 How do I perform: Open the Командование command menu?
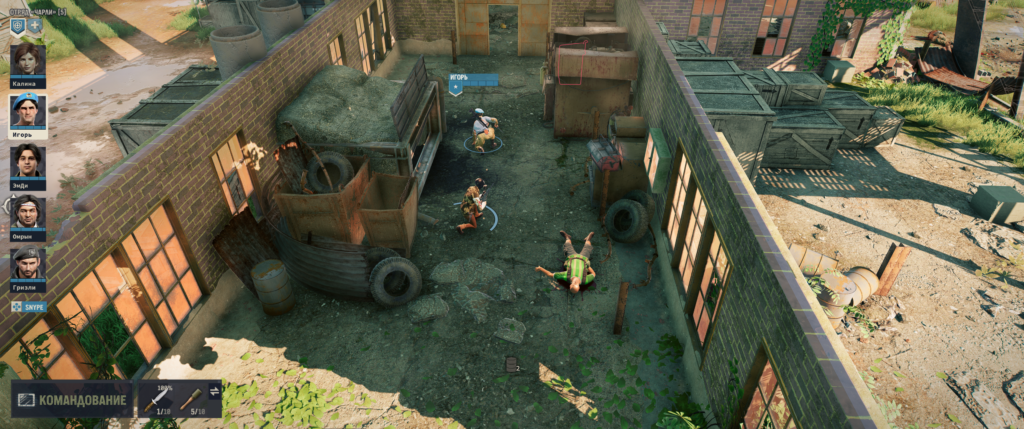pyautogui.click(x=72, y=400)
